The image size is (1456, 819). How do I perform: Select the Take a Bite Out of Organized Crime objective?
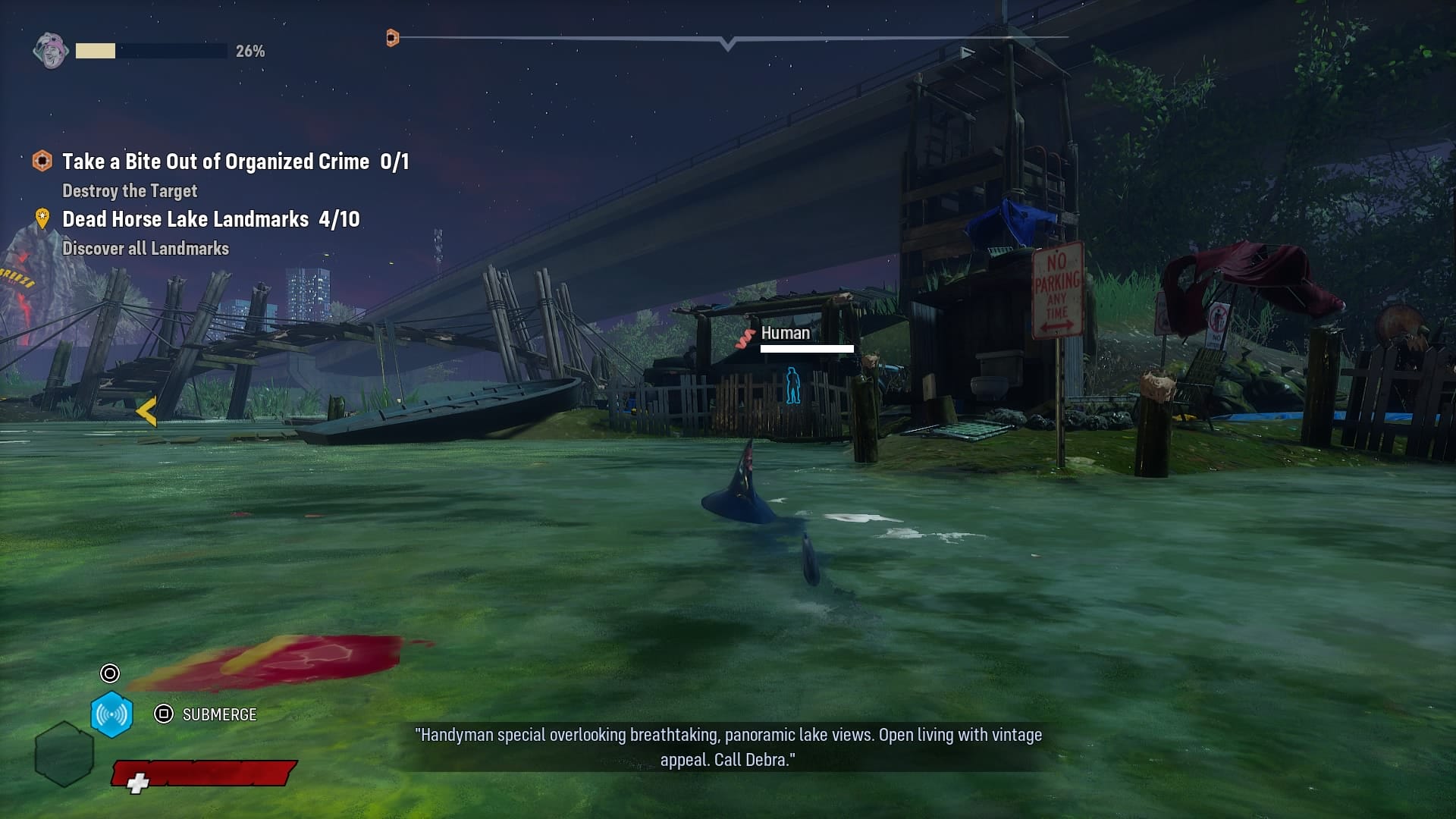point(215,162)
